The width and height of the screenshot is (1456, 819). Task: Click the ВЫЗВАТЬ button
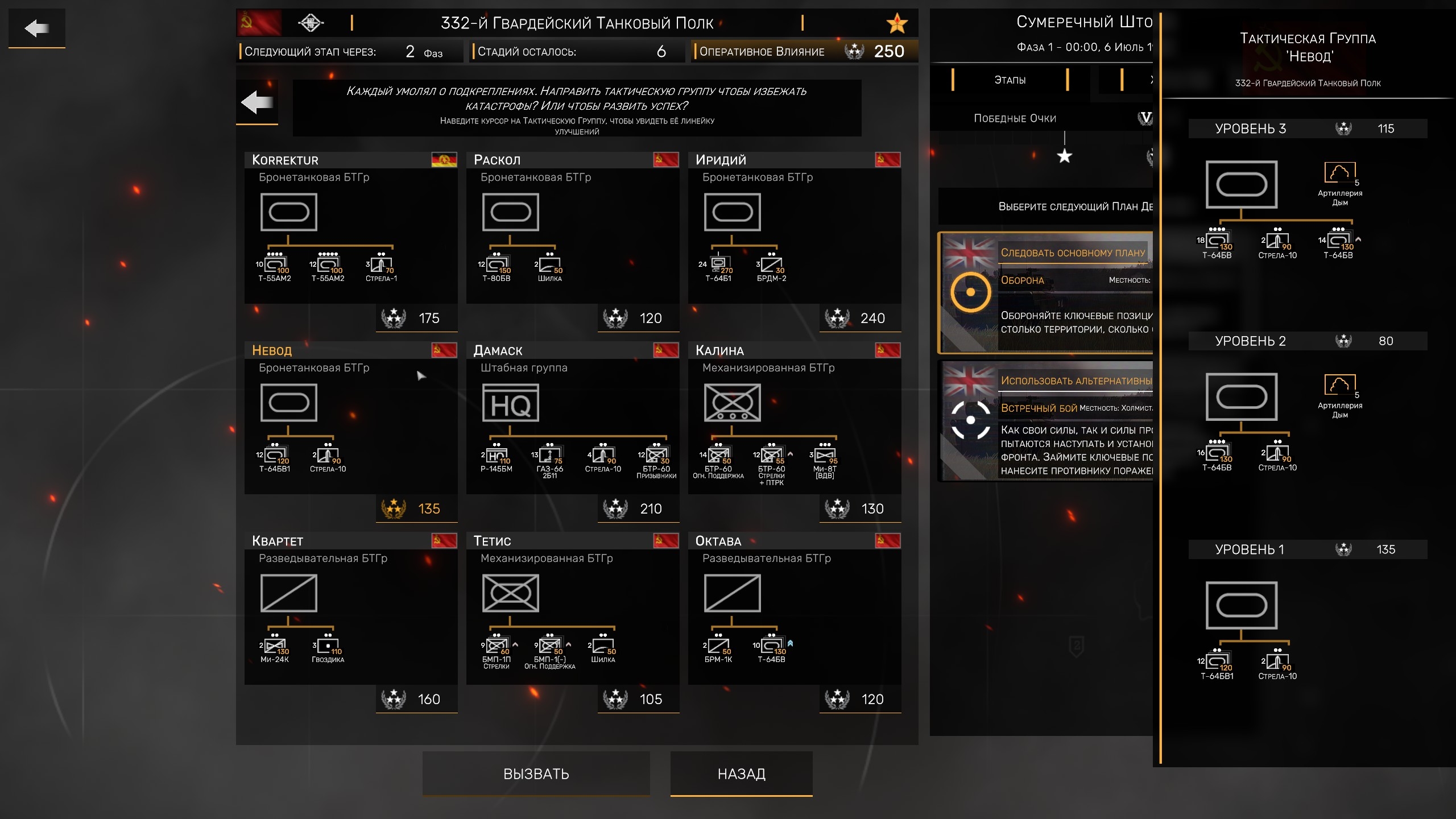coord(536,773)
